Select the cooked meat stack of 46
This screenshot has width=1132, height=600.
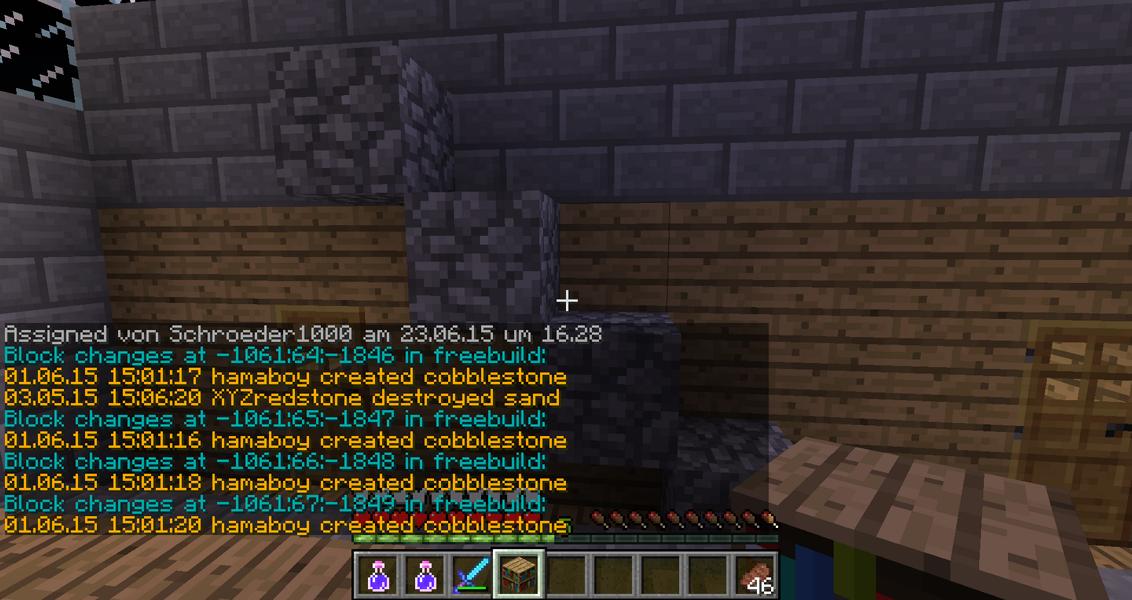pos(755,576)
